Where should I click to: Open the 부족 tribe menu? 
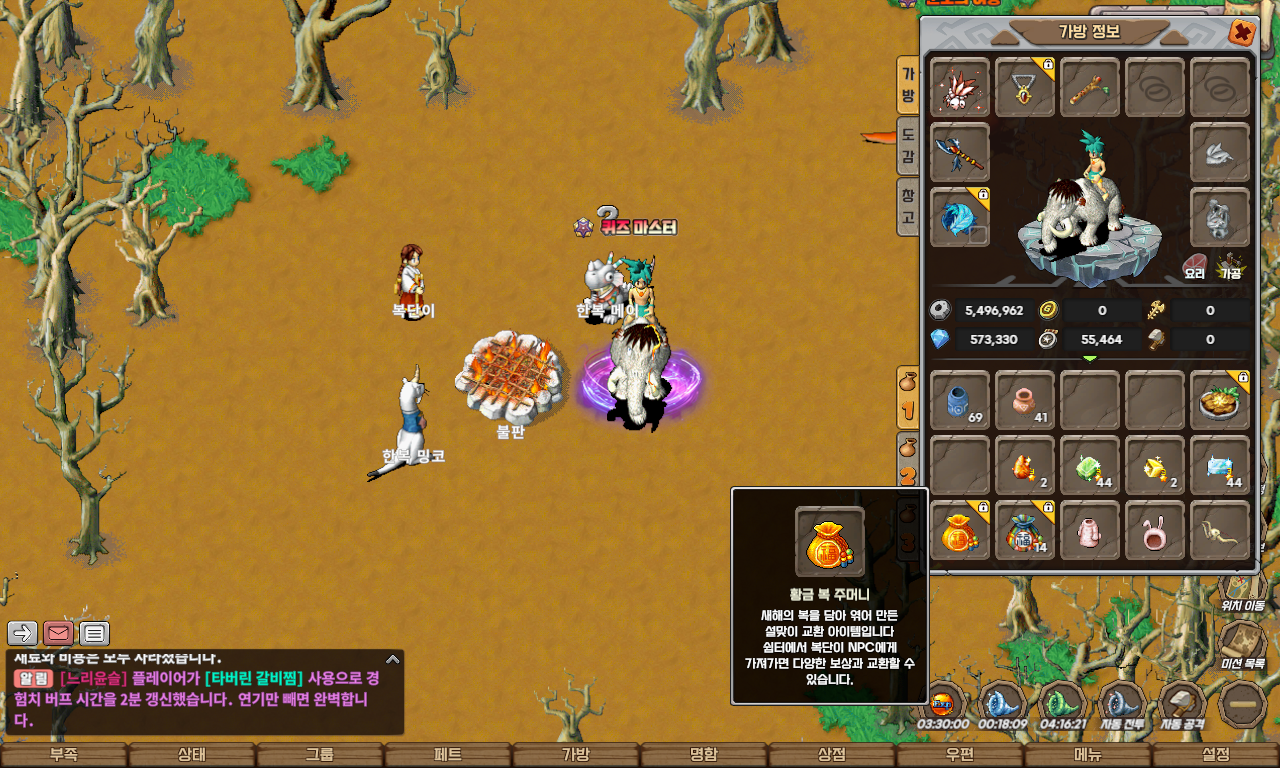tap(64, 755)
